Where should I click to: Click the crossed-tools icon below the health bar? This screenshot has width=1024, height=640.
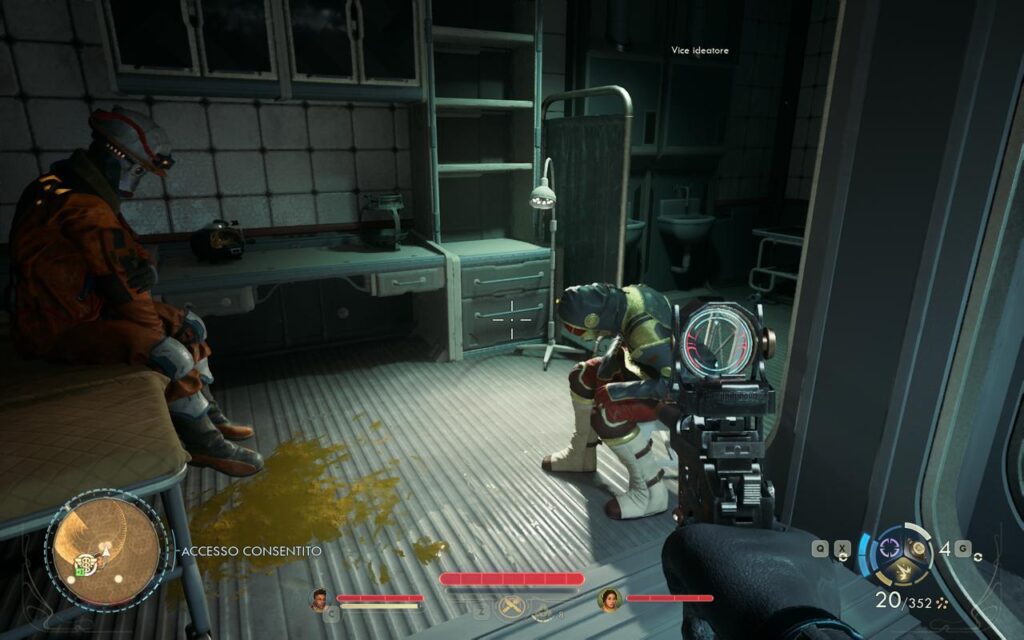512,606
